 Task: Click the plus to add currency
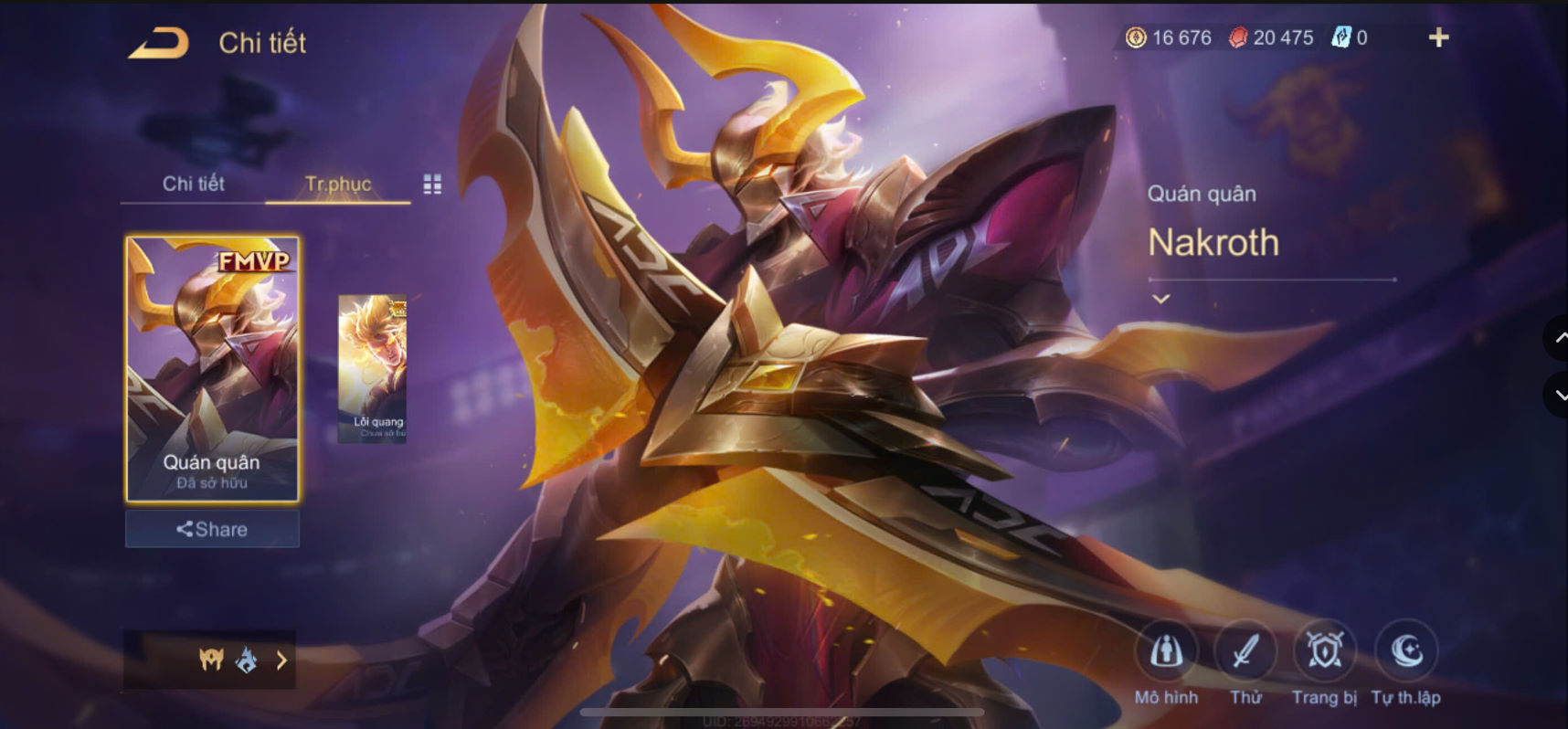1439,37
